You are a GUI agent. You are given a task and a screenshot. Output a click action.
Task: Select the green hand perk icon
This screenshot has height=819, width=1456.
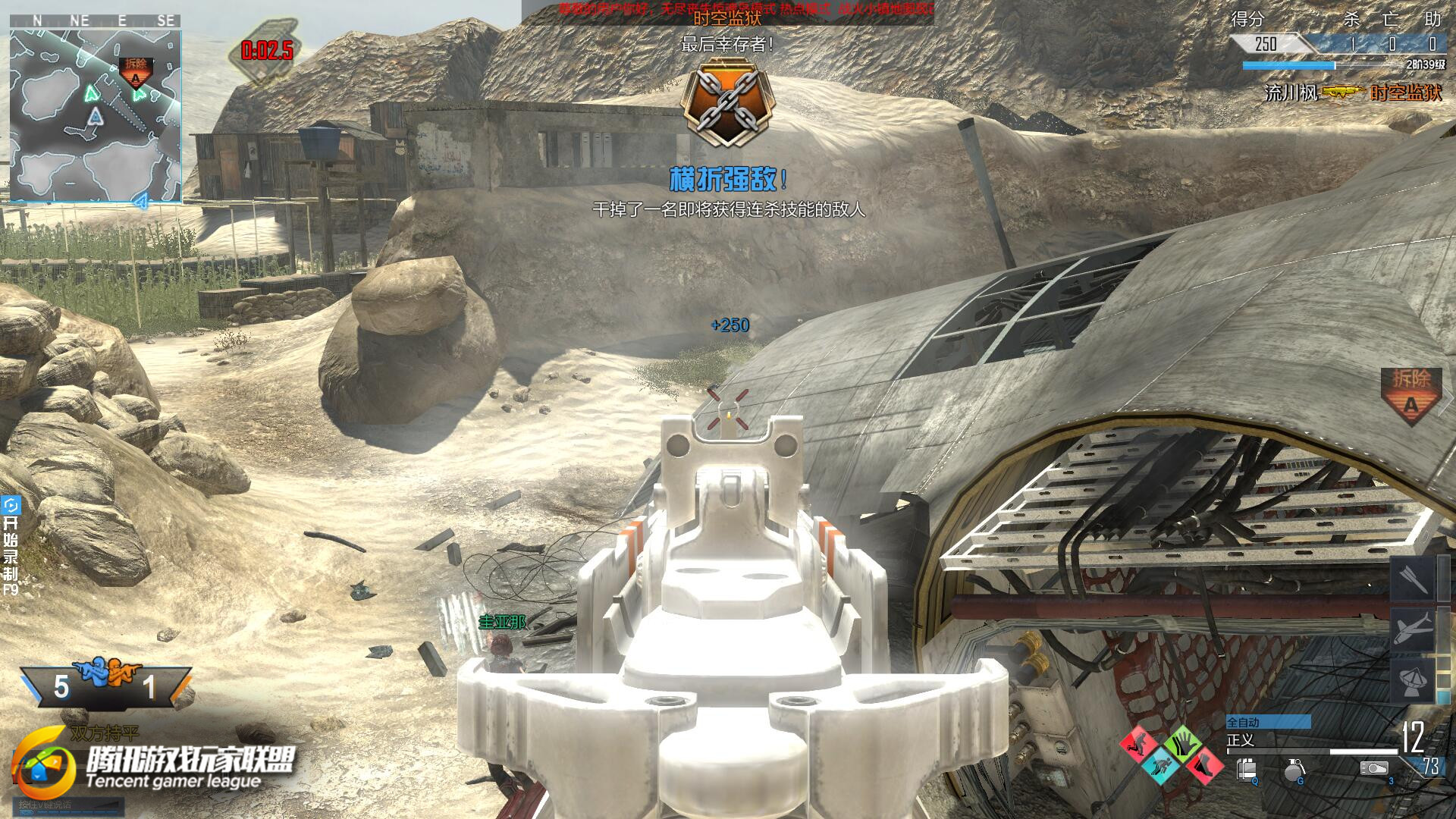click(1182, 743)
